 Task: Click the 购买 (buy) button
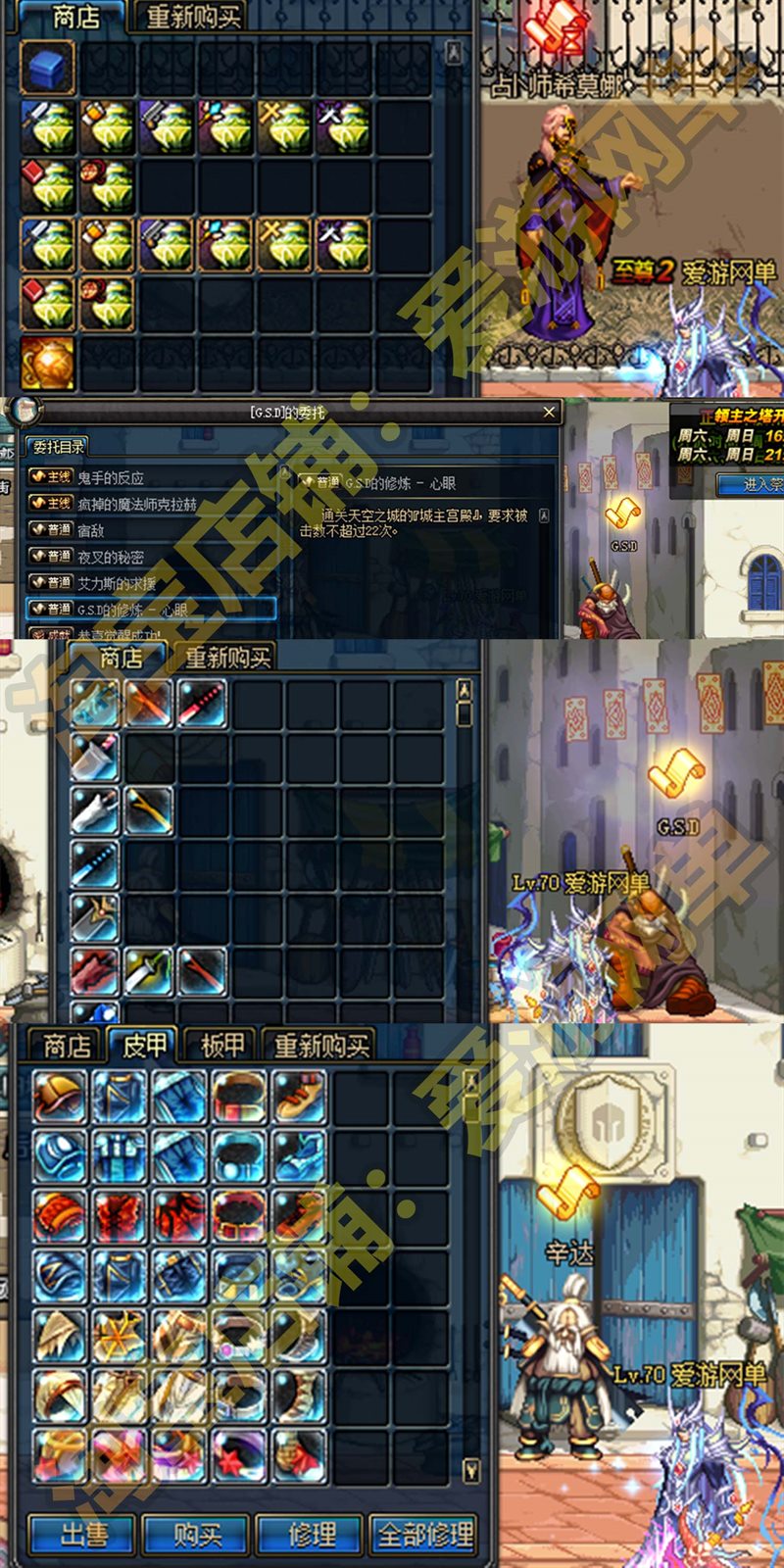coord(197,1535)
